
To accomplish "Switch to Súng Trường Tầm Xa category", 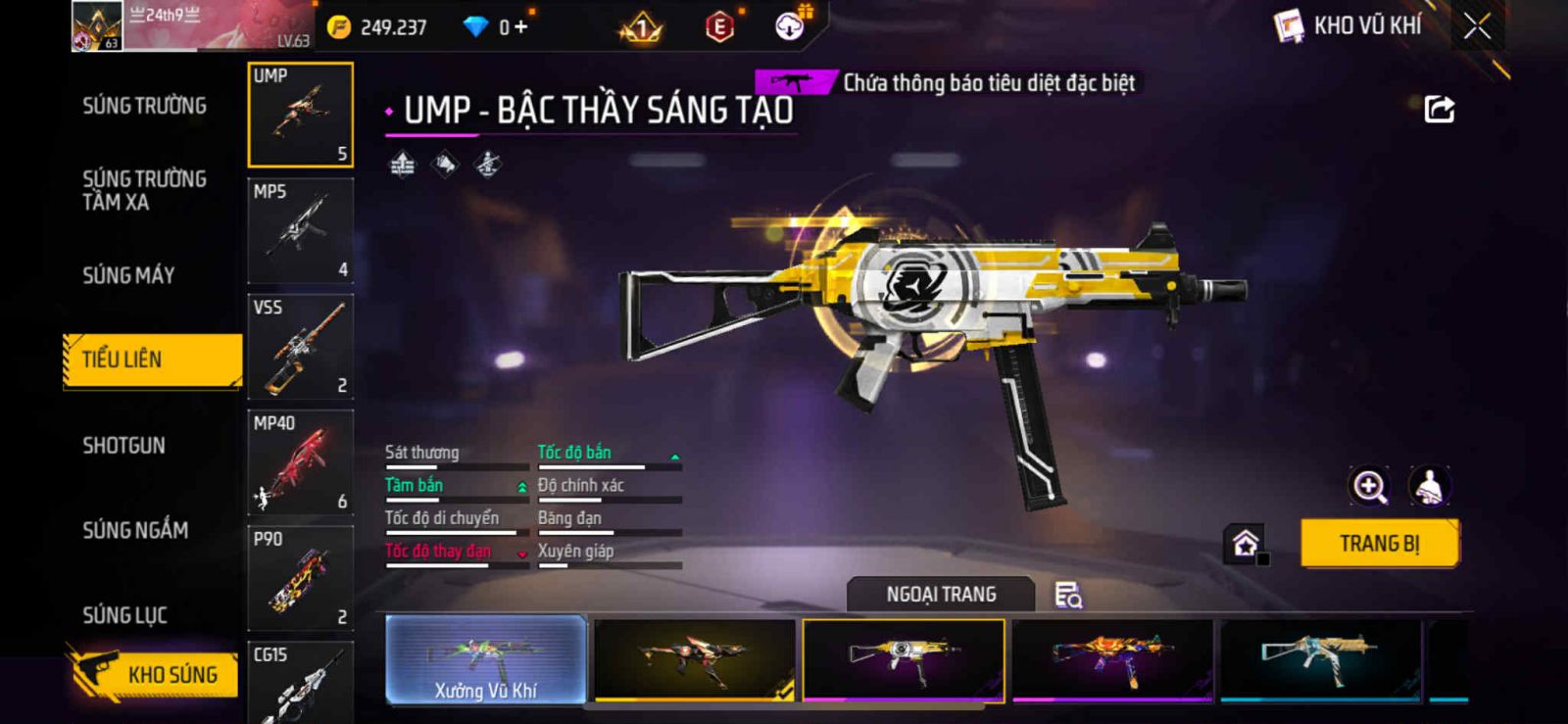I will point(144,190).
